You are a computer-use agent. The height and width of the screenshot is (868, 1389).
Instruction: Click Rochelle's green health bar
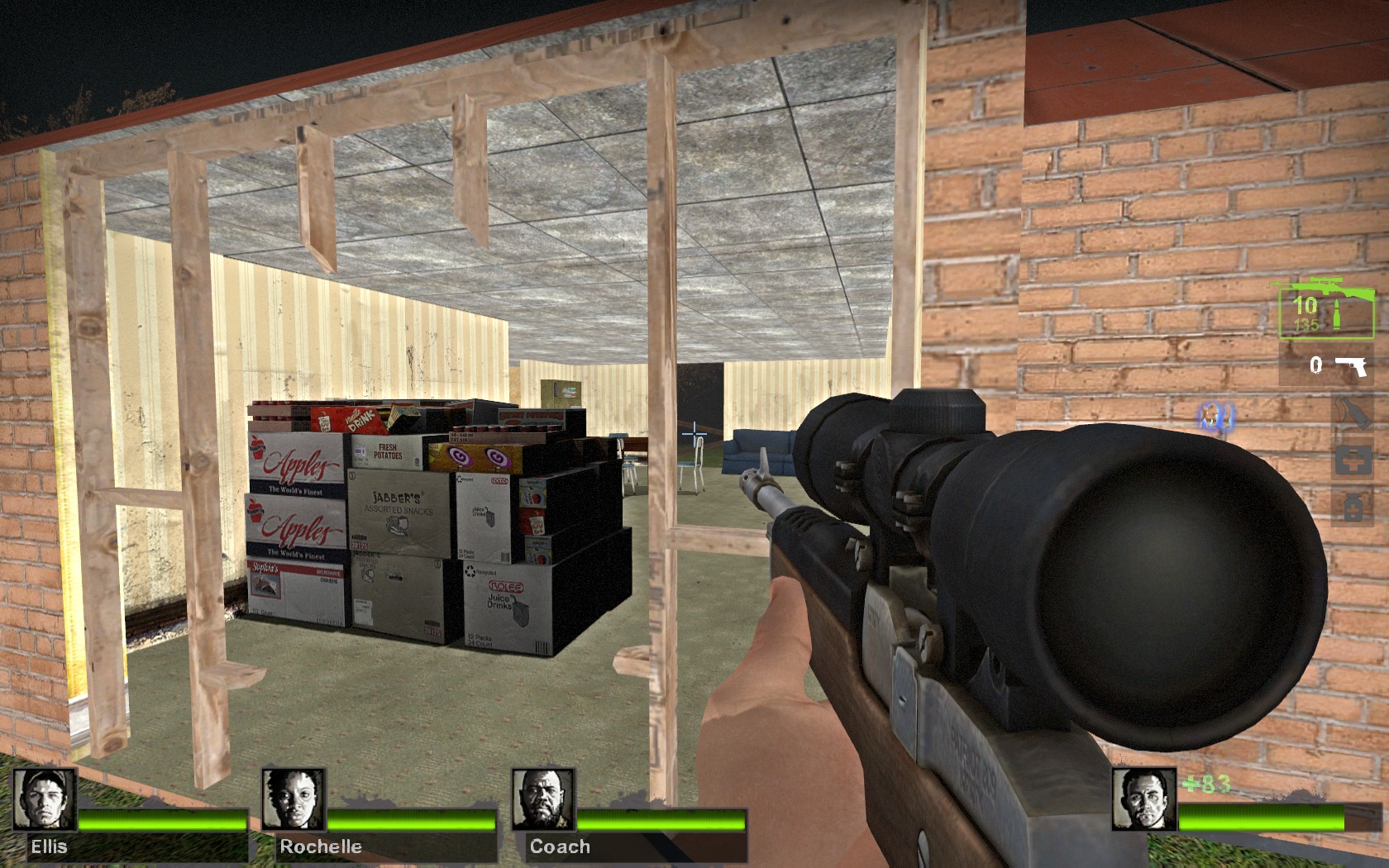[x=413, y=821]
